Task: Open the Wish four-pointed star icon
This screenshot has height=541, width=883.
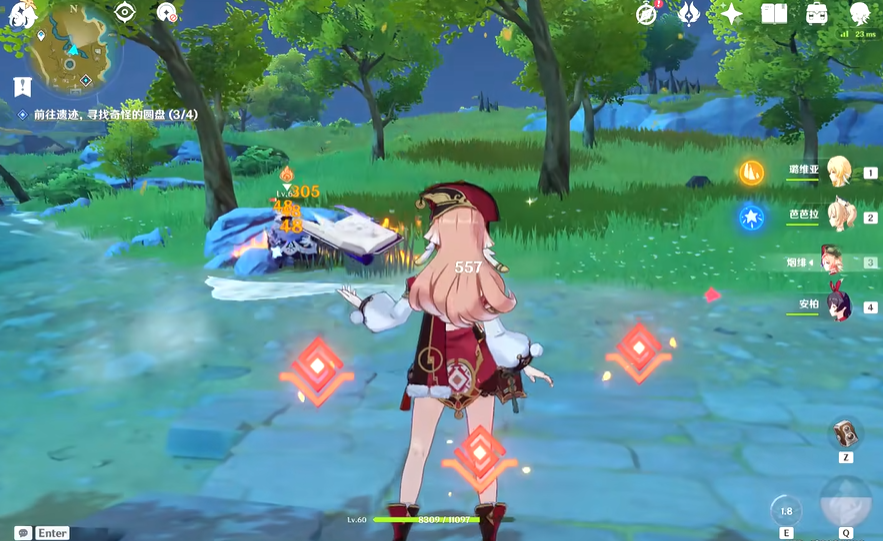Action: [732, 13]
